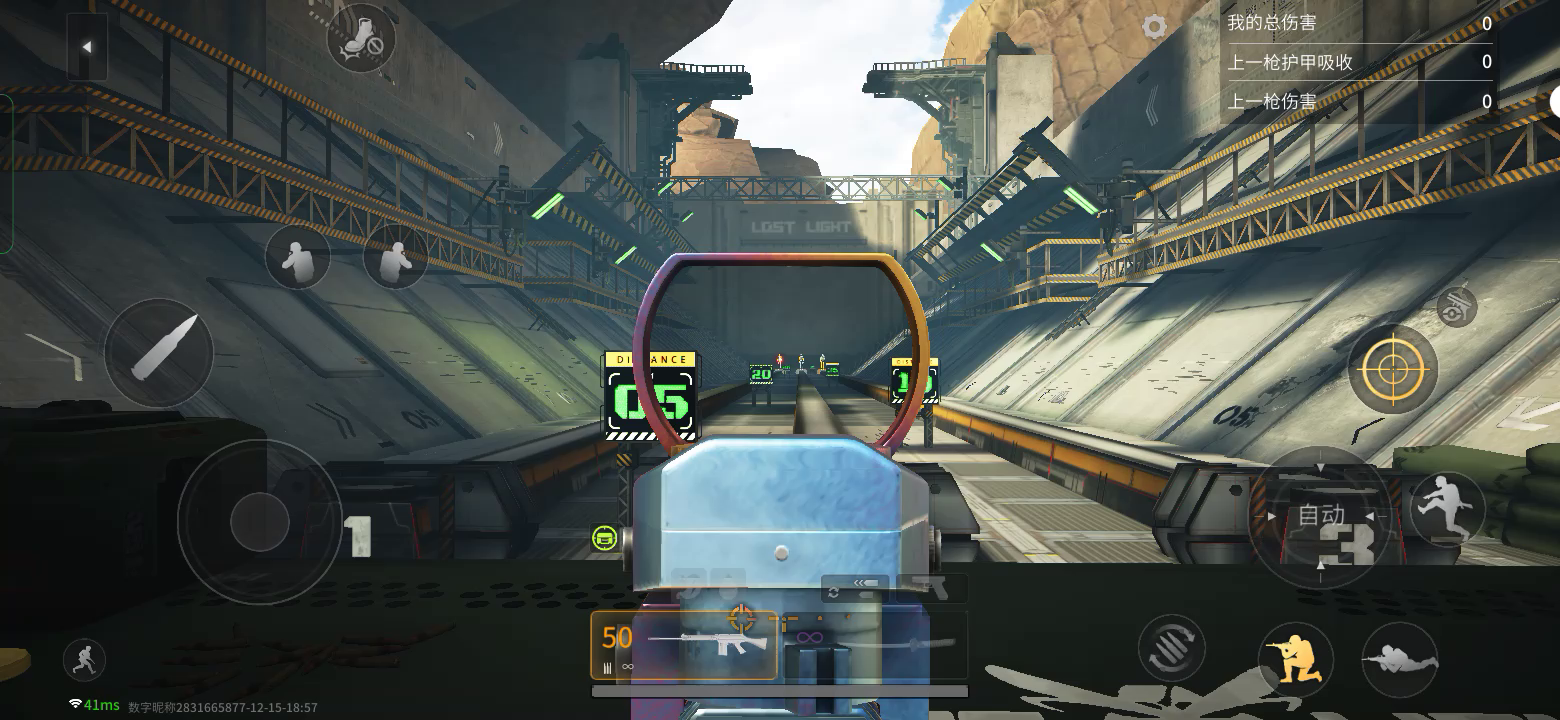Open the green backpack circle icon
The width and height of the screenshot is (1560, 720).
click(x=603, y=538)
